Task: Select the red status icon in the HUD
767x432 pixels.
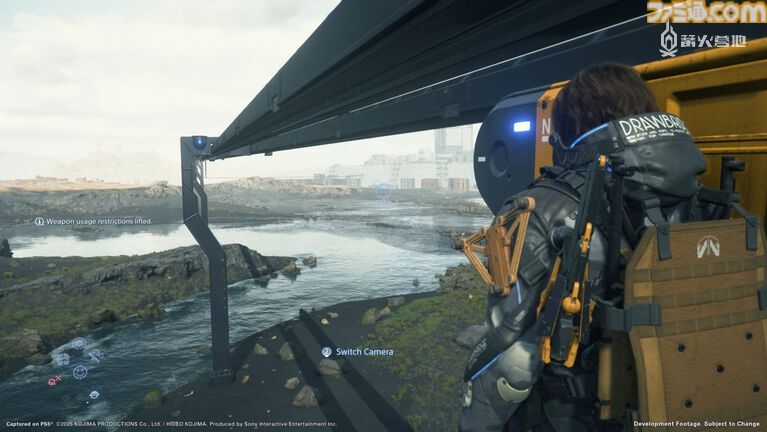Action: pyautogui.click(x=54, y=380)
